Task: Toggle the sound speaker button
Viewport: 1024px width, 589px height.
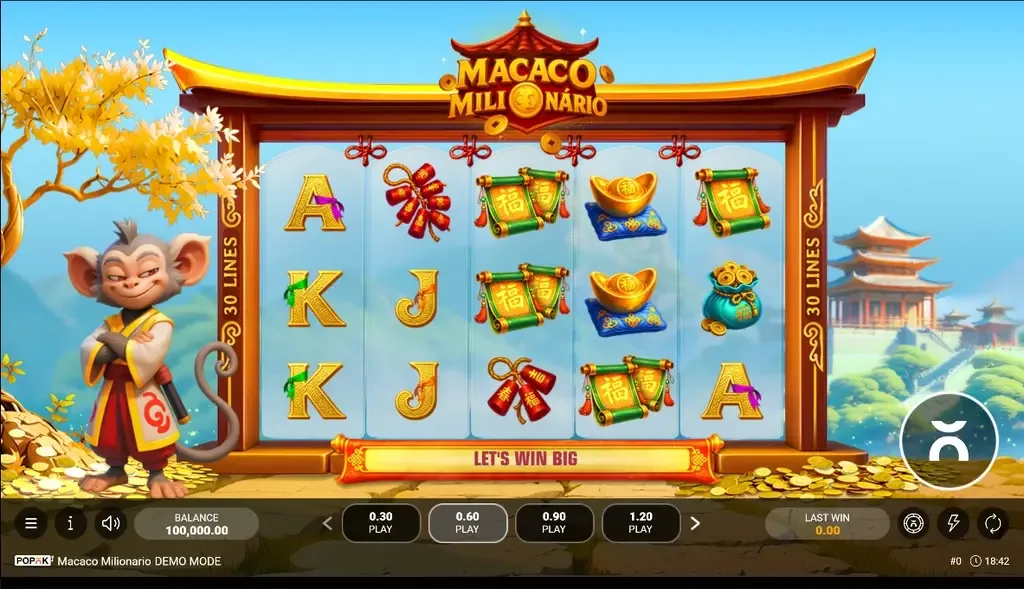Action: (109, 523)
